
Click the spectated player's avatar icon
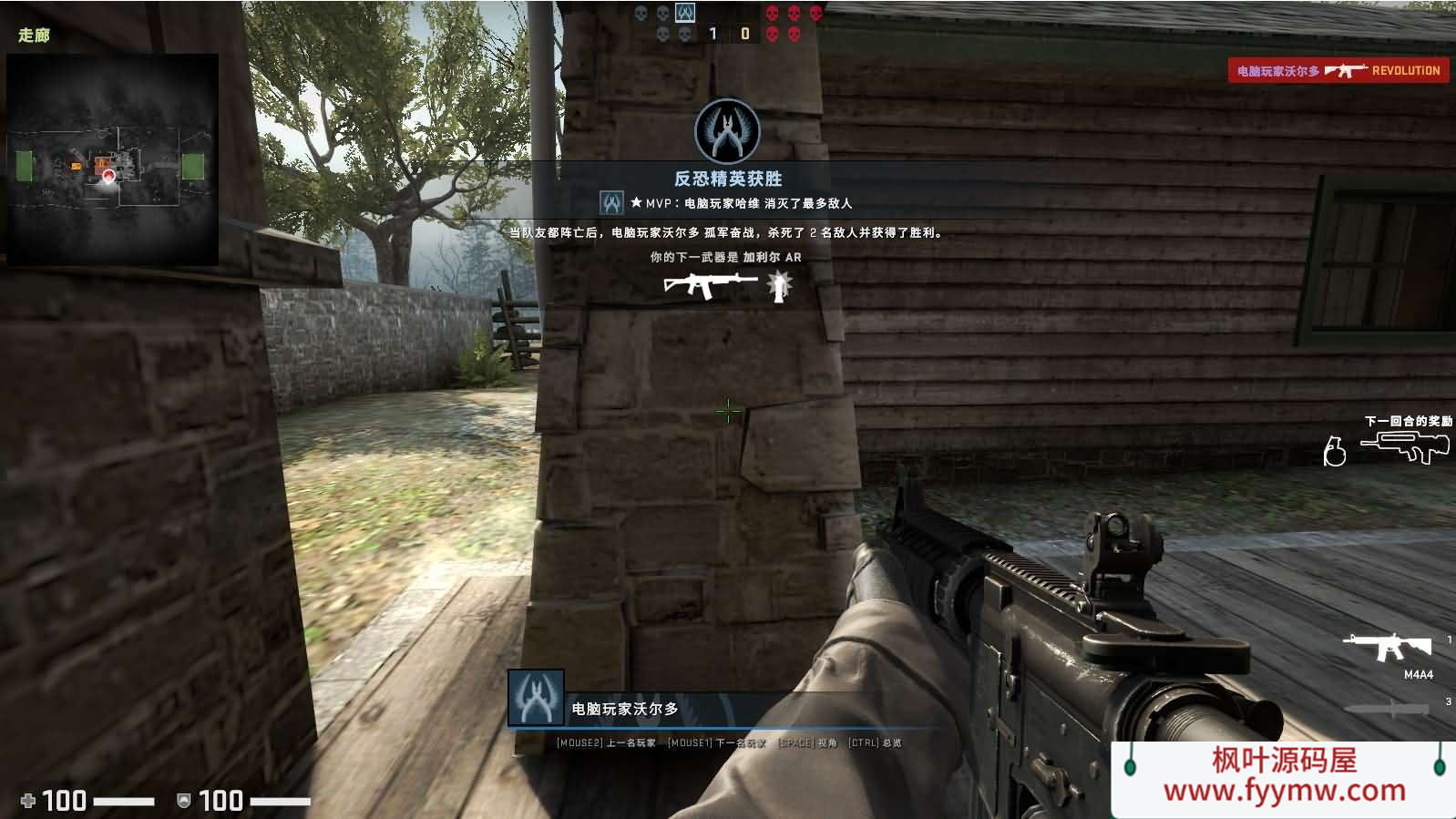[x=536, y=699]
